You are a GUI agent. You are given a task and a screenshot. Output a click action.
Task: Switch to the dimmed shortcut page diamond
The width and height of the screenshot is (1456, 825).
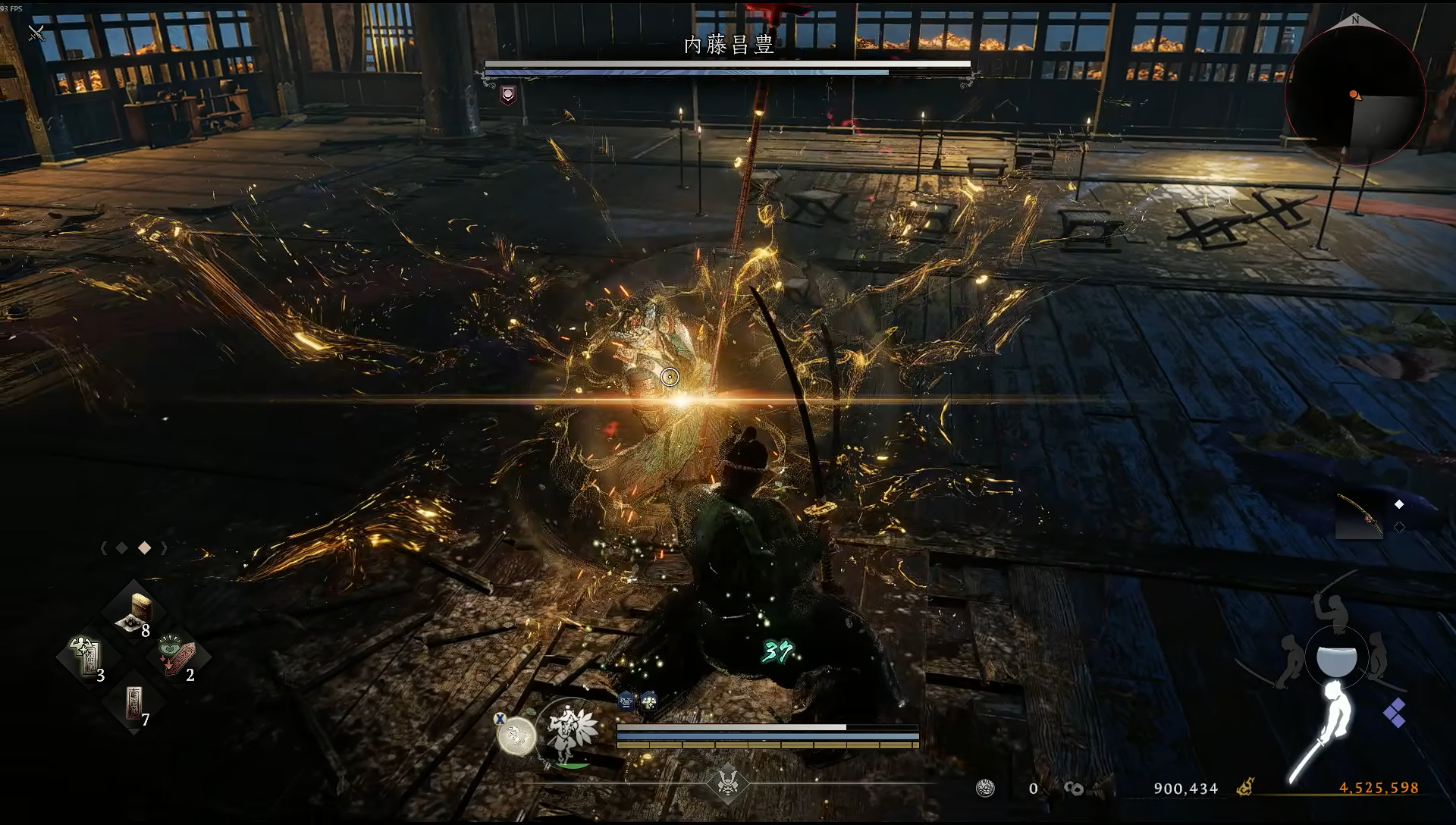[122, 548]
